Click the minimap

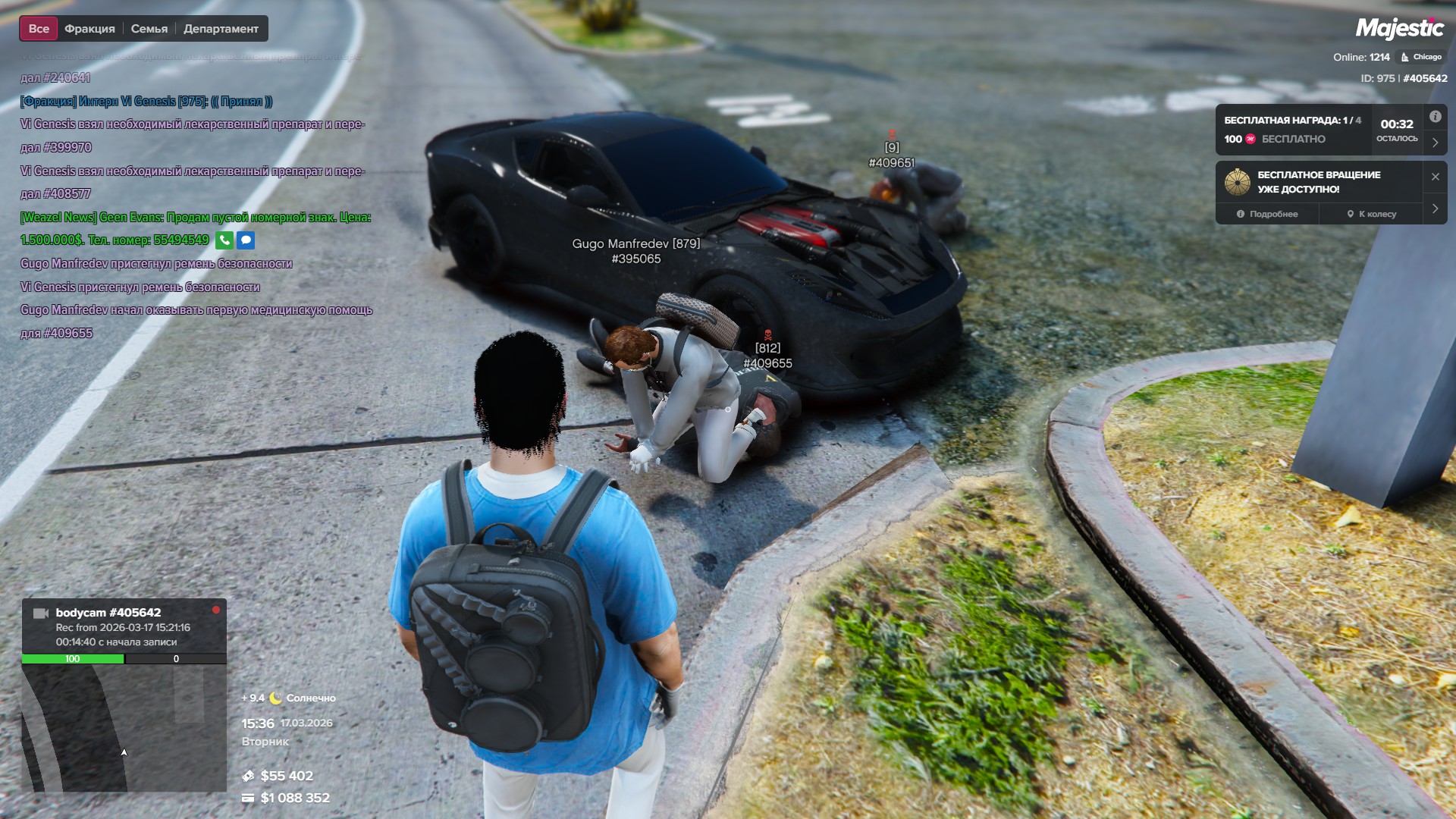coord(124,728)
